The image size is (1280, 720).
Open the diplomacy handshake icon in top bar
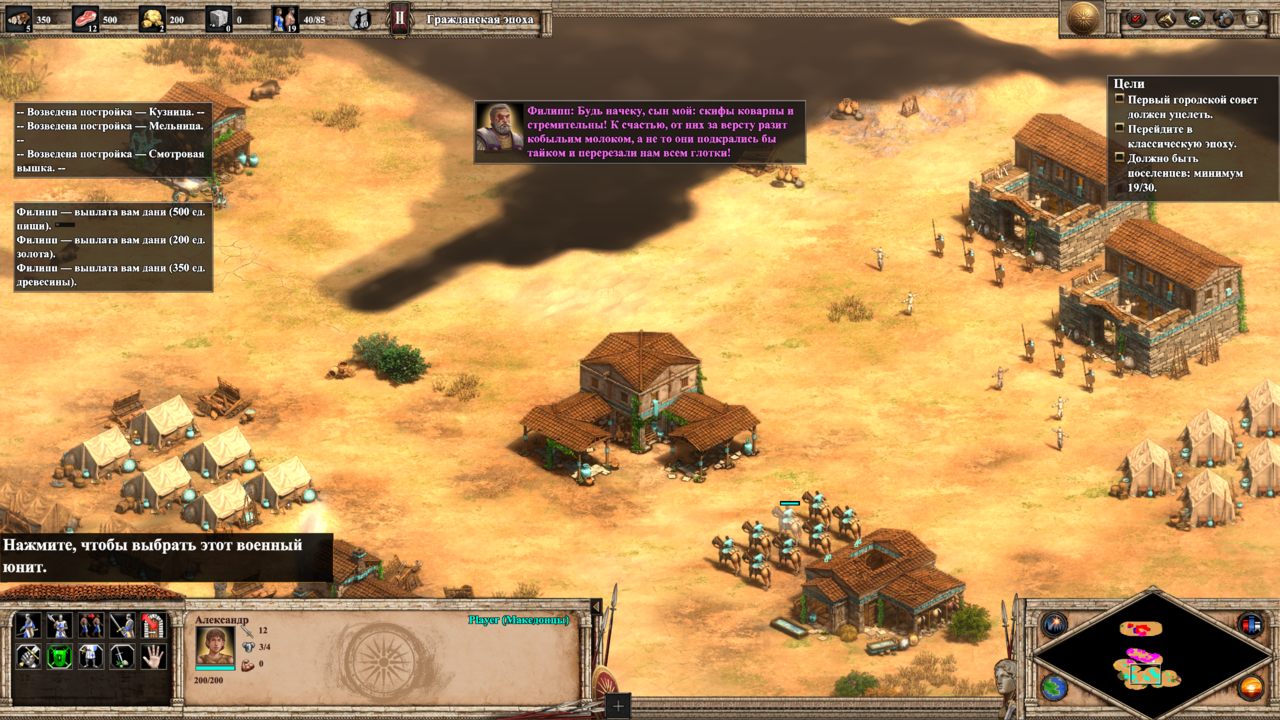1194,17
